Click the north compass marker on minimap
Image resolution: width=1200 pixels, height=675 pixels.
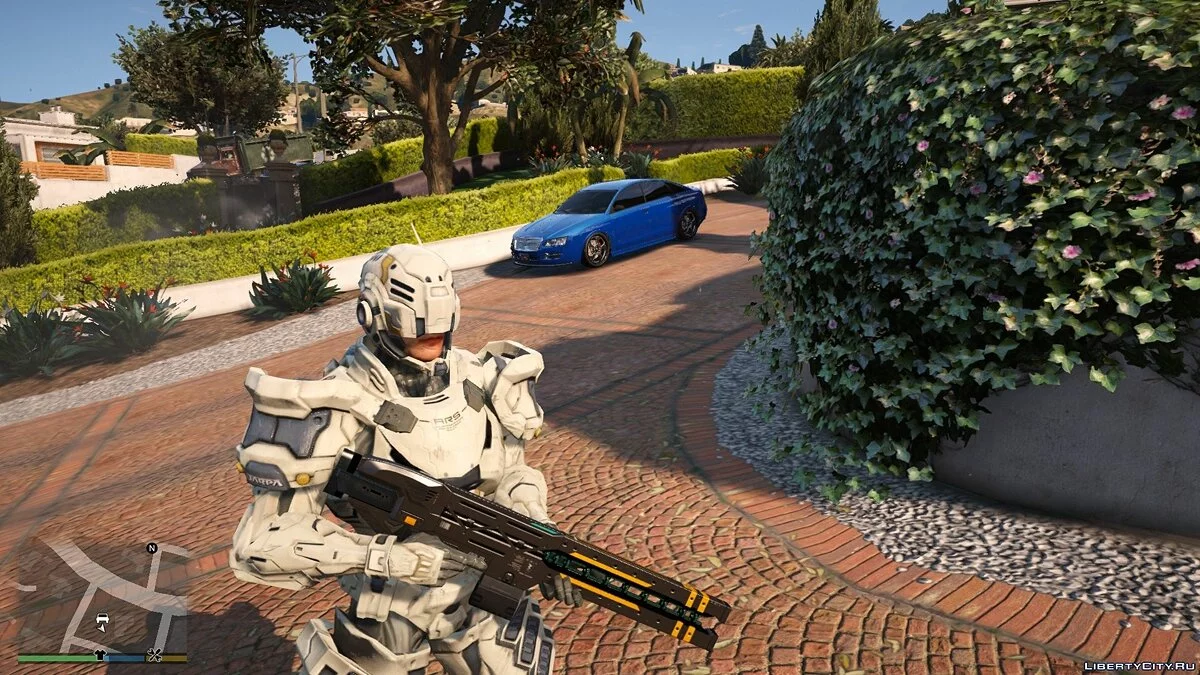(x=152, y=548)
